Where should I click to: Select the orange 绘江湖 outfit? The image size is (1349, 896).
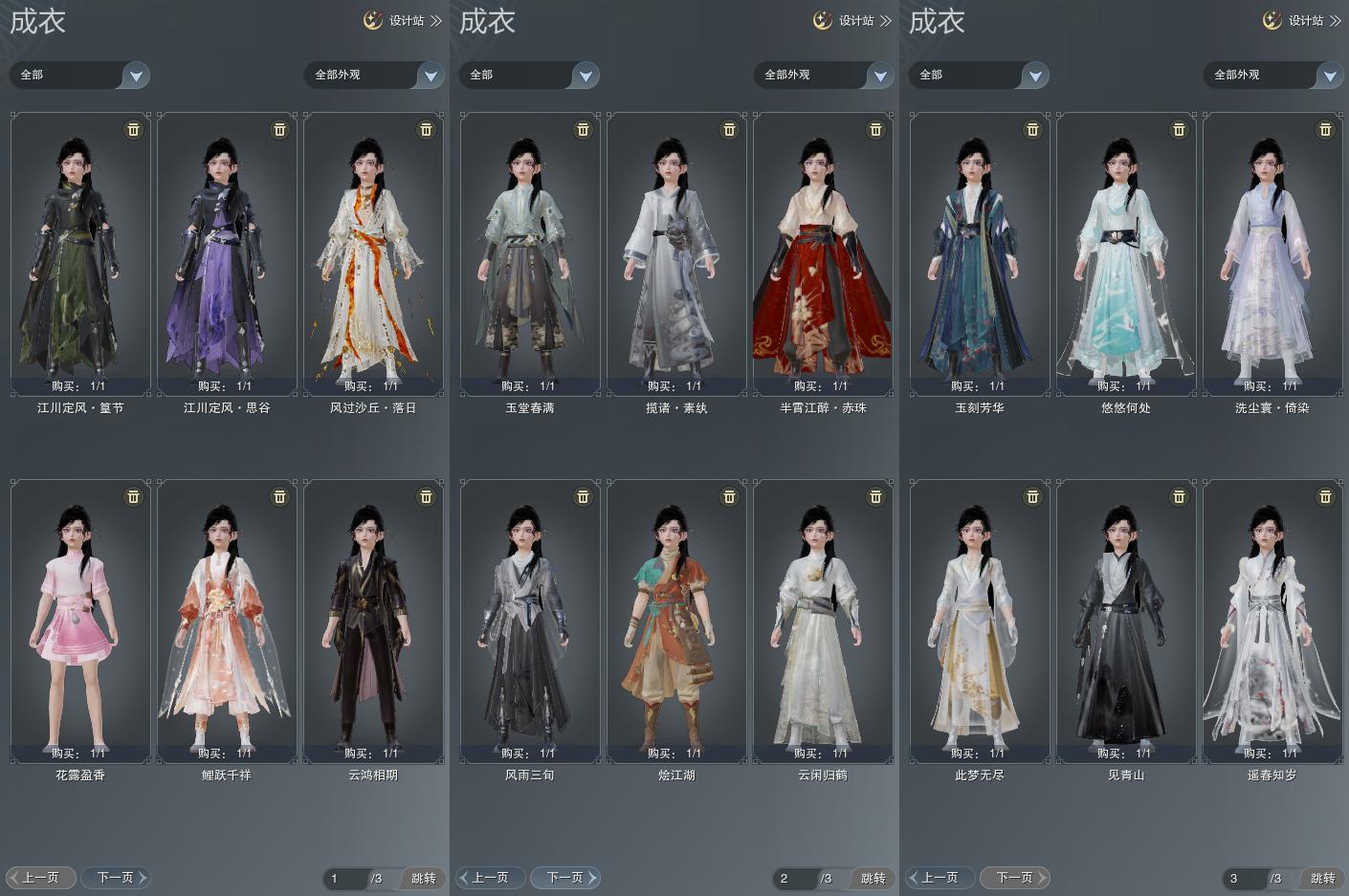coord(676,622)
